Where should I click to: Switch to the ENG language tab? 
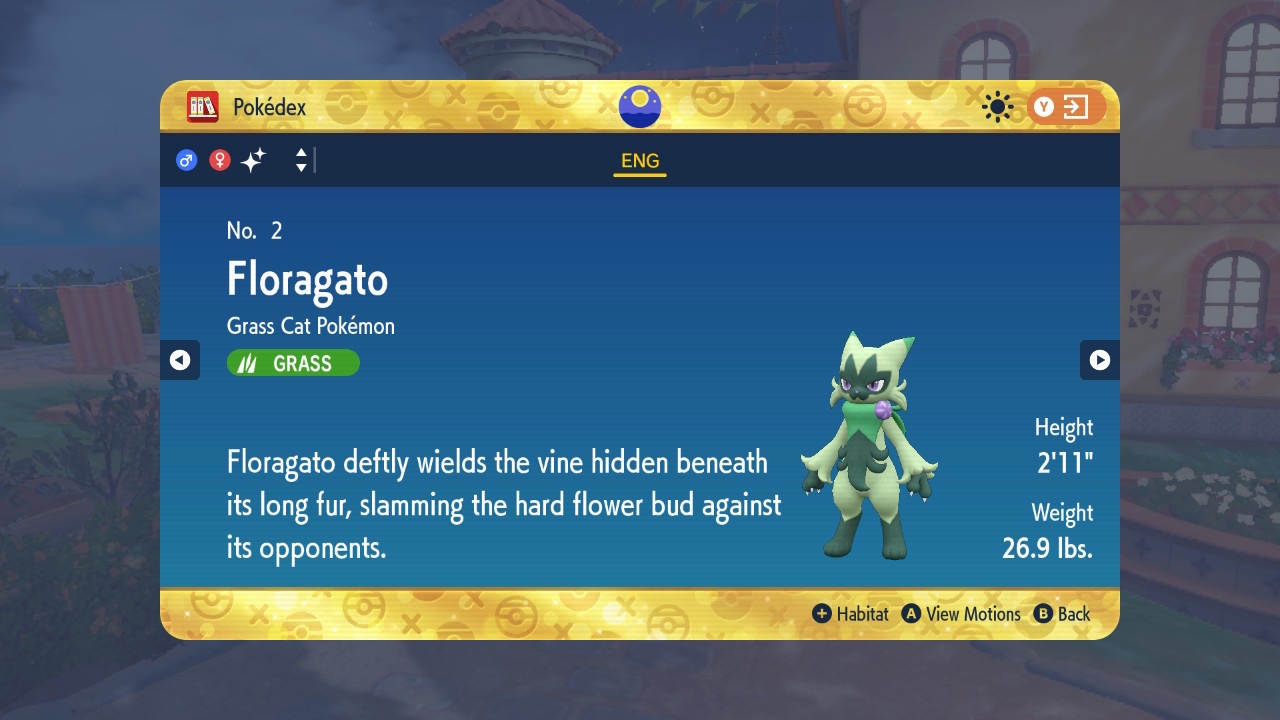pos(639,160)
